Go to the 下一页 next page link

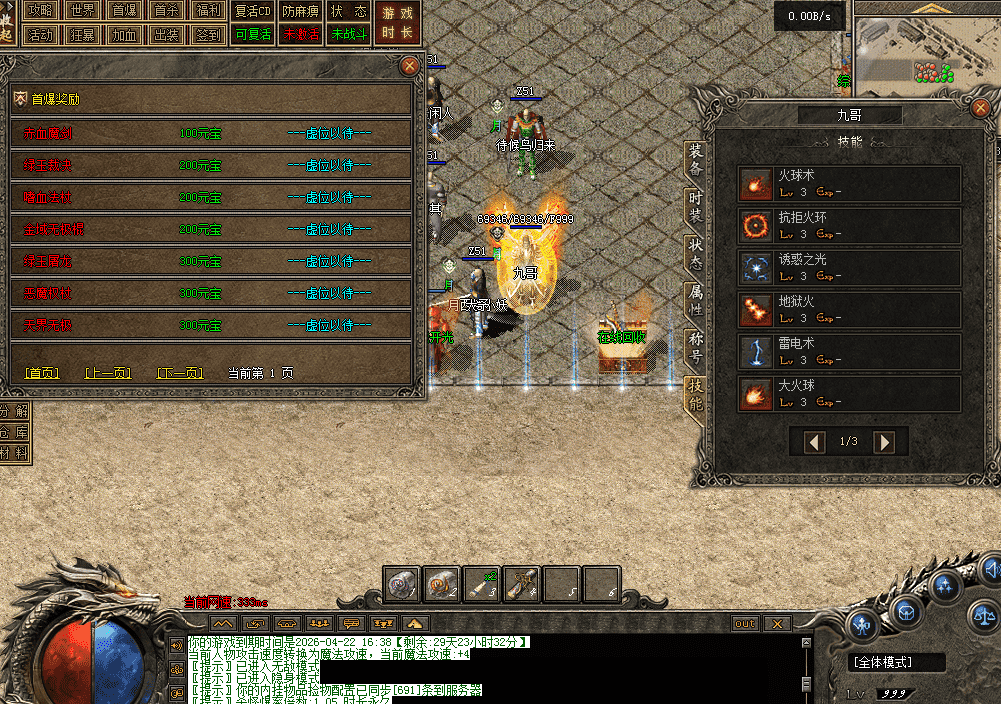click(x=180, y=373)
